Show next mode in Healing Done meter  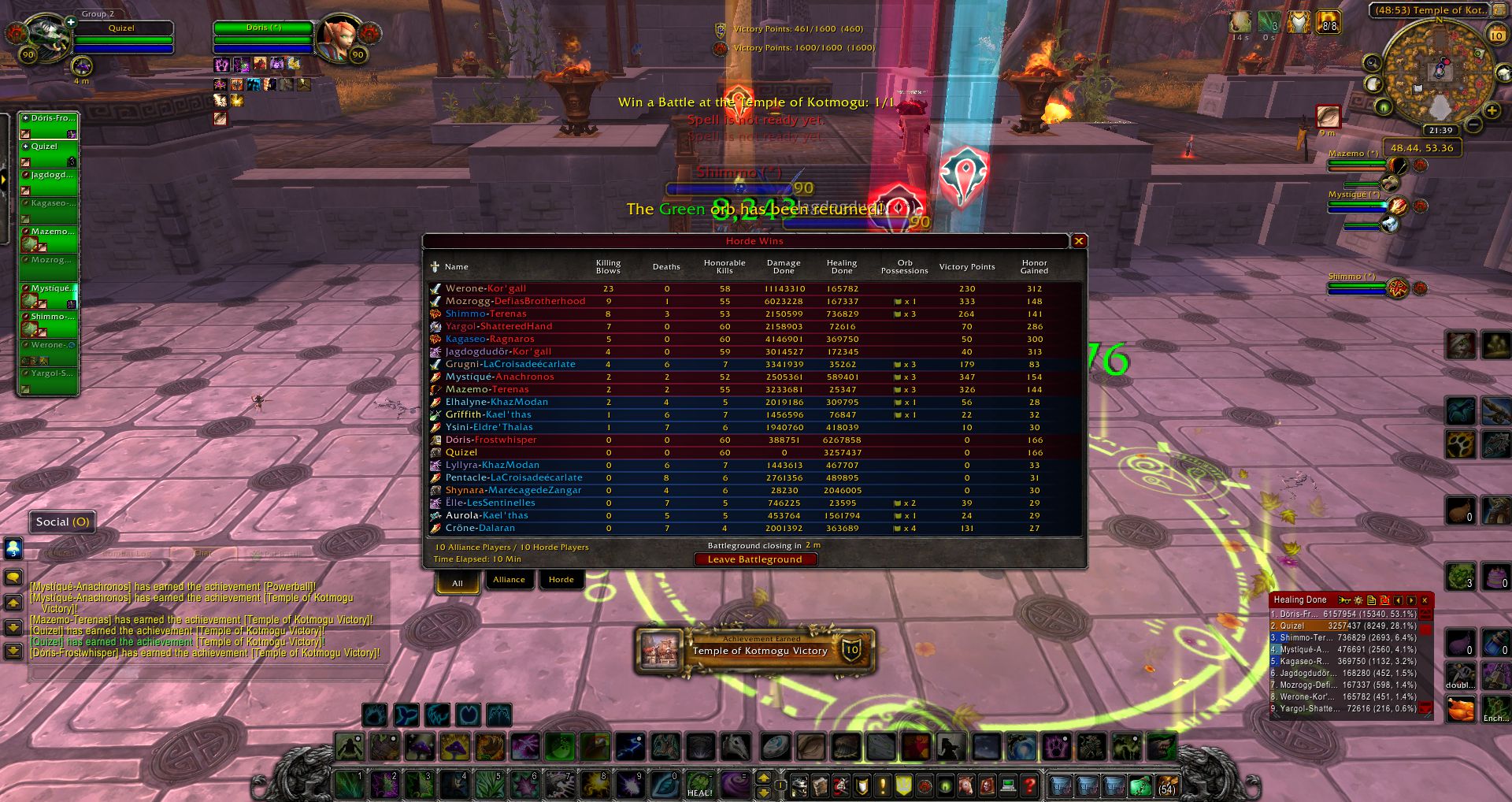(x=1411, y=600)
